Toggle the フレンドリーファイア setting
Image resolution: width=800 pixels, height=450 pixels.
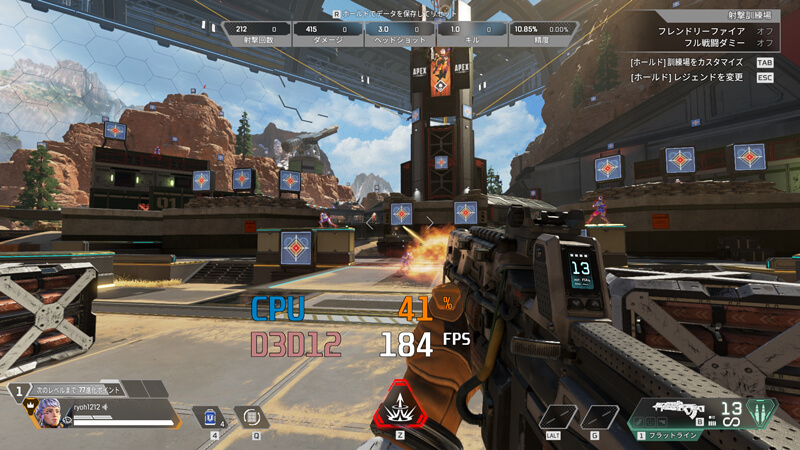[x=765, y=31]
